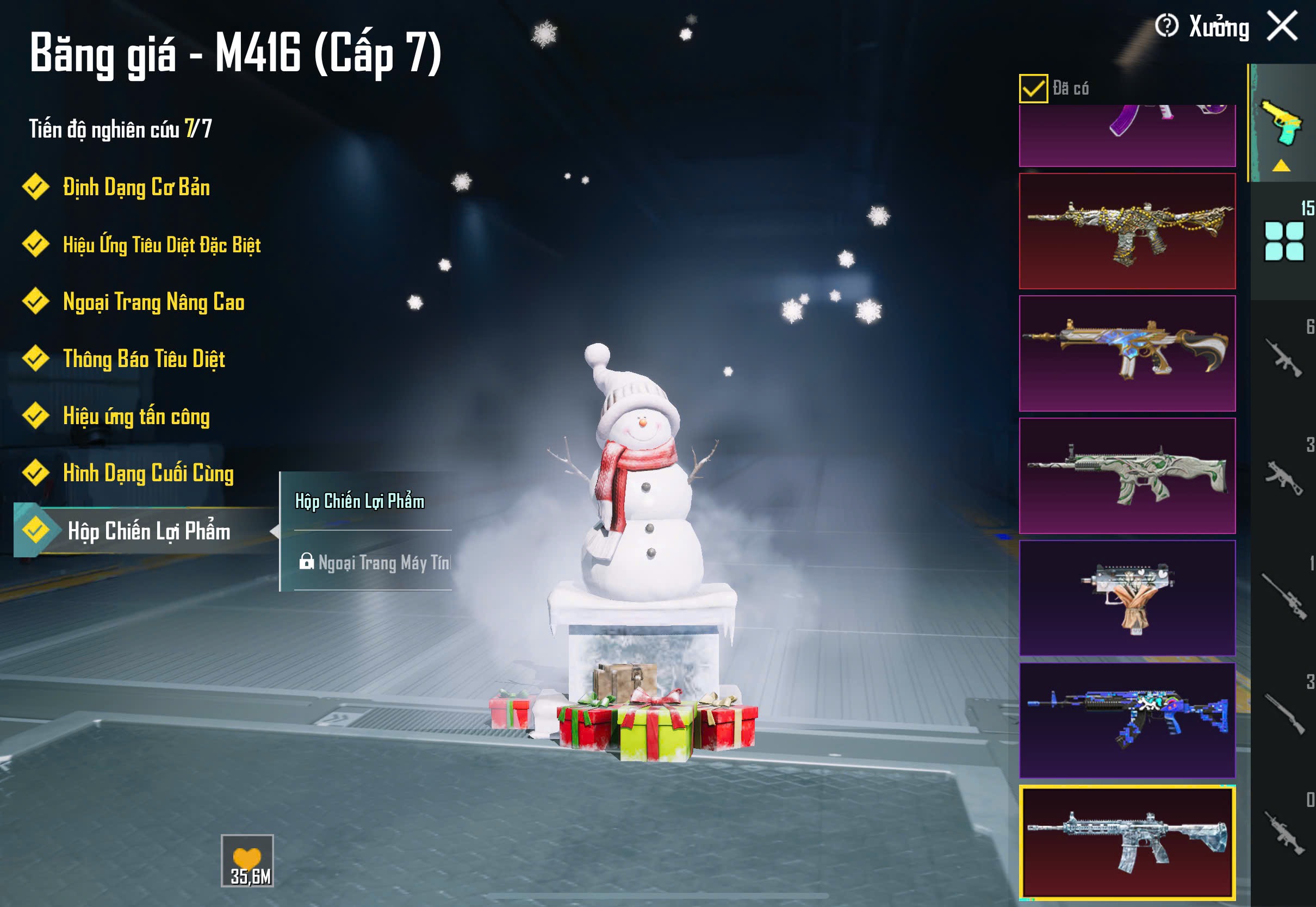Choose Hộp Chiến Lợi Phẩm in the side panel

[359, 501]
